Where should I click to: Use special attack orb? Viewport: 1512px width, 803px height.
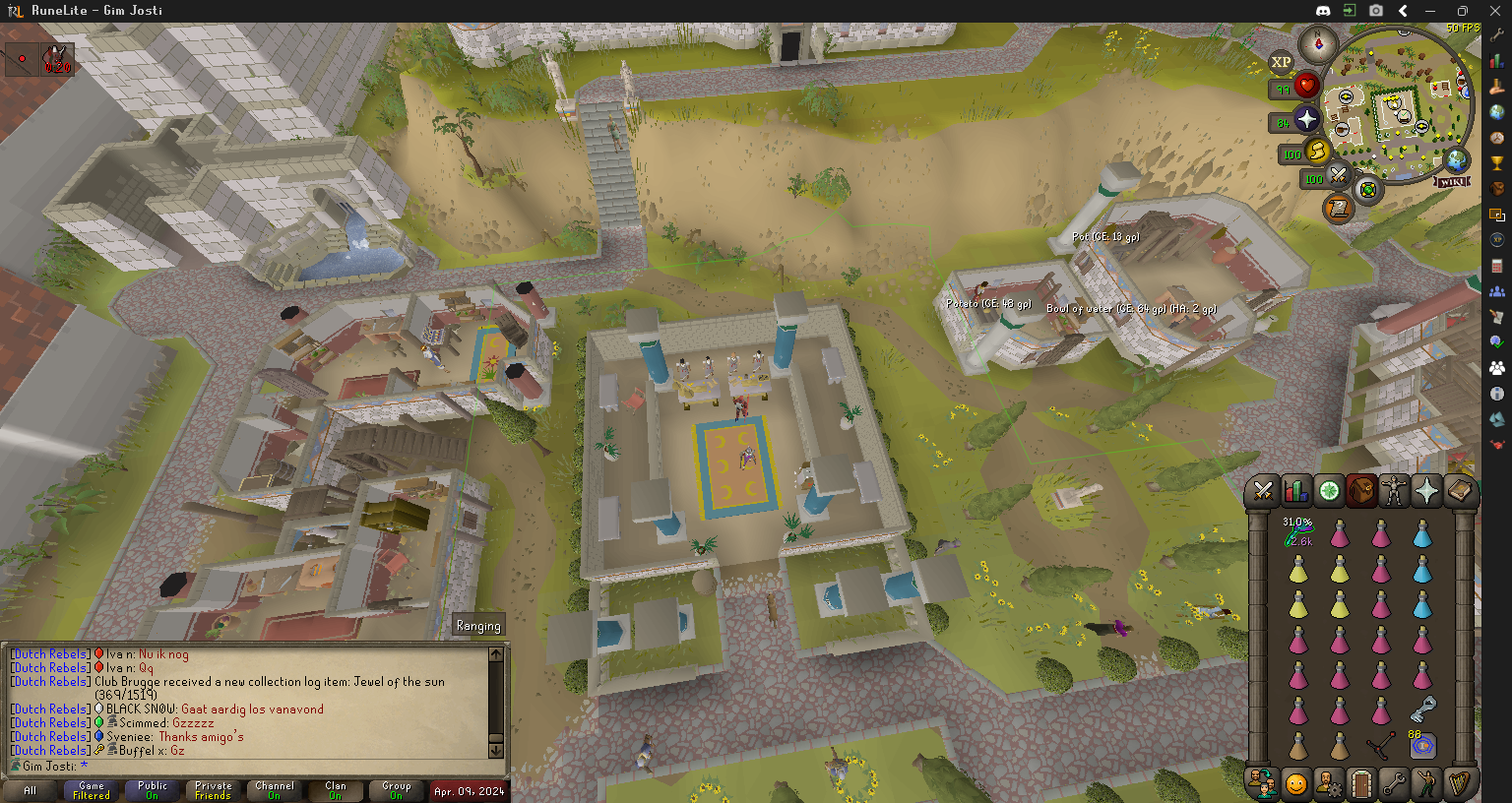pyautogui.click(x=1339, y=177)
